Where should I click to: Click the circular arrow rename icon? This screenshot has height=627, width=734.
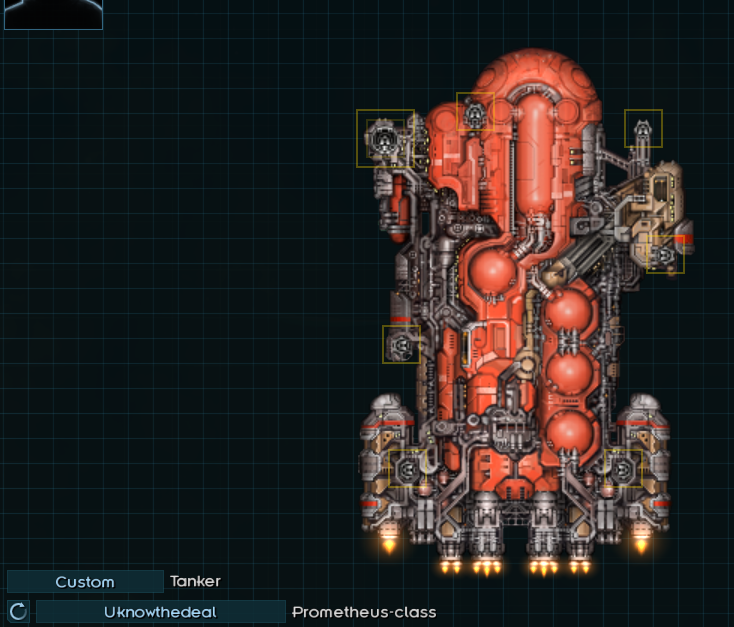tap(18, 612)
